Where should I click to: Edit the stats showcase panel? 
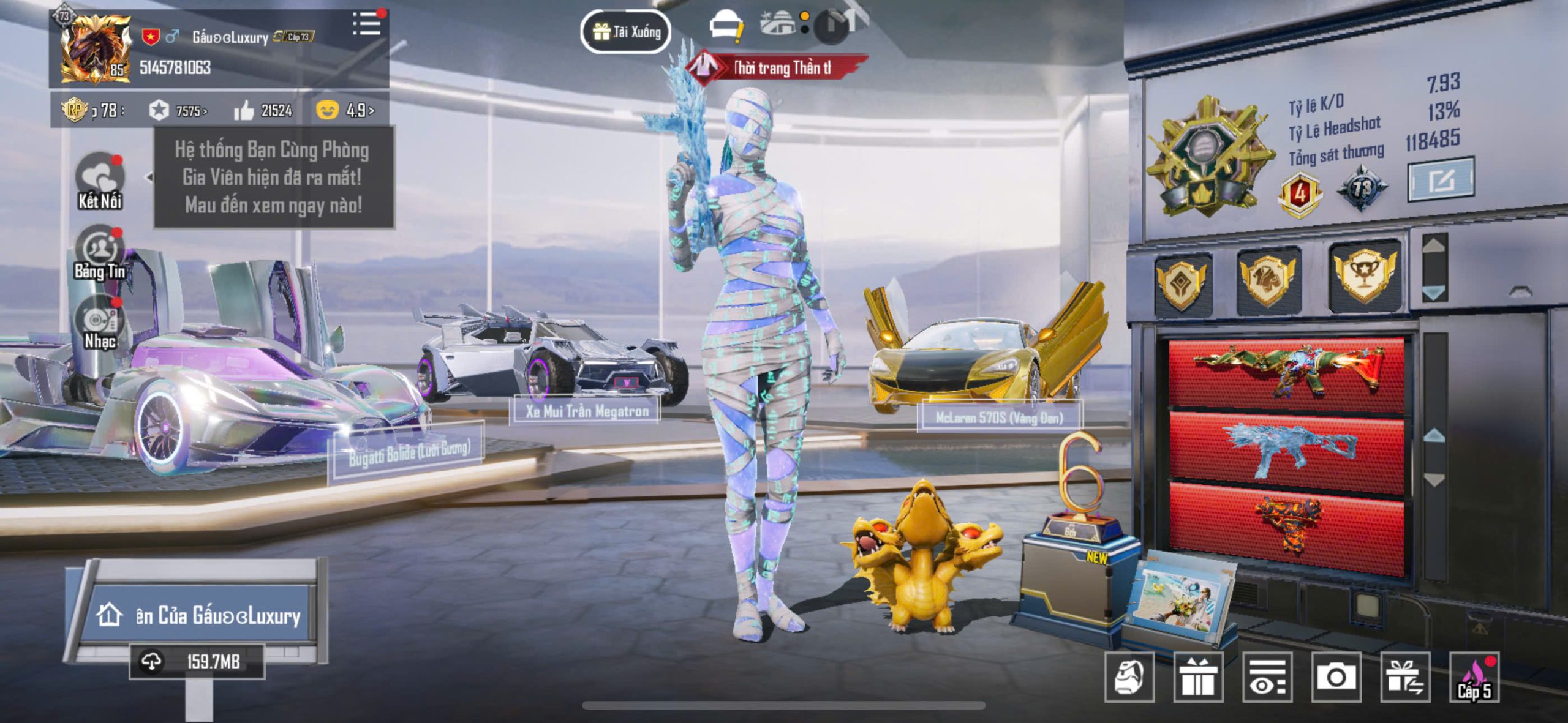pyautogui.click(x=1440, y=179)
